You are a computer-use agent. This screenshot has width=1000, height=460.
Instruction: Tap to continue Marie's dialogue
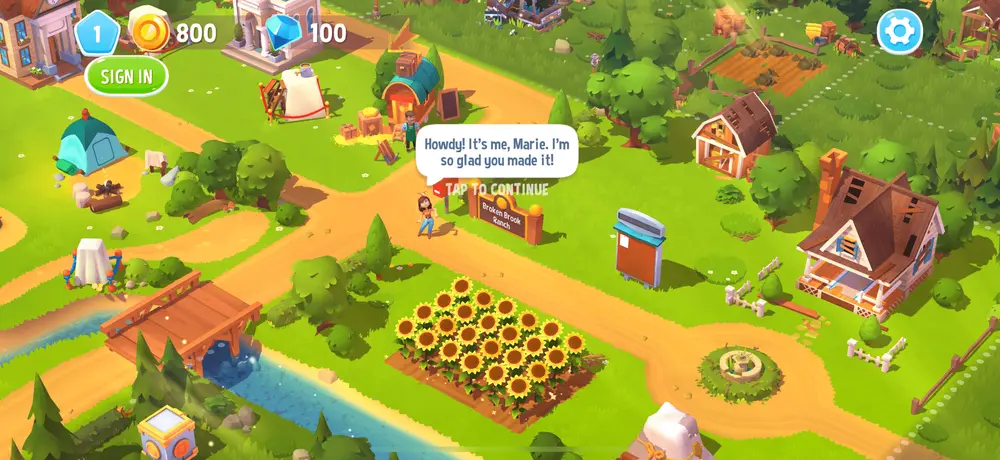497,189
